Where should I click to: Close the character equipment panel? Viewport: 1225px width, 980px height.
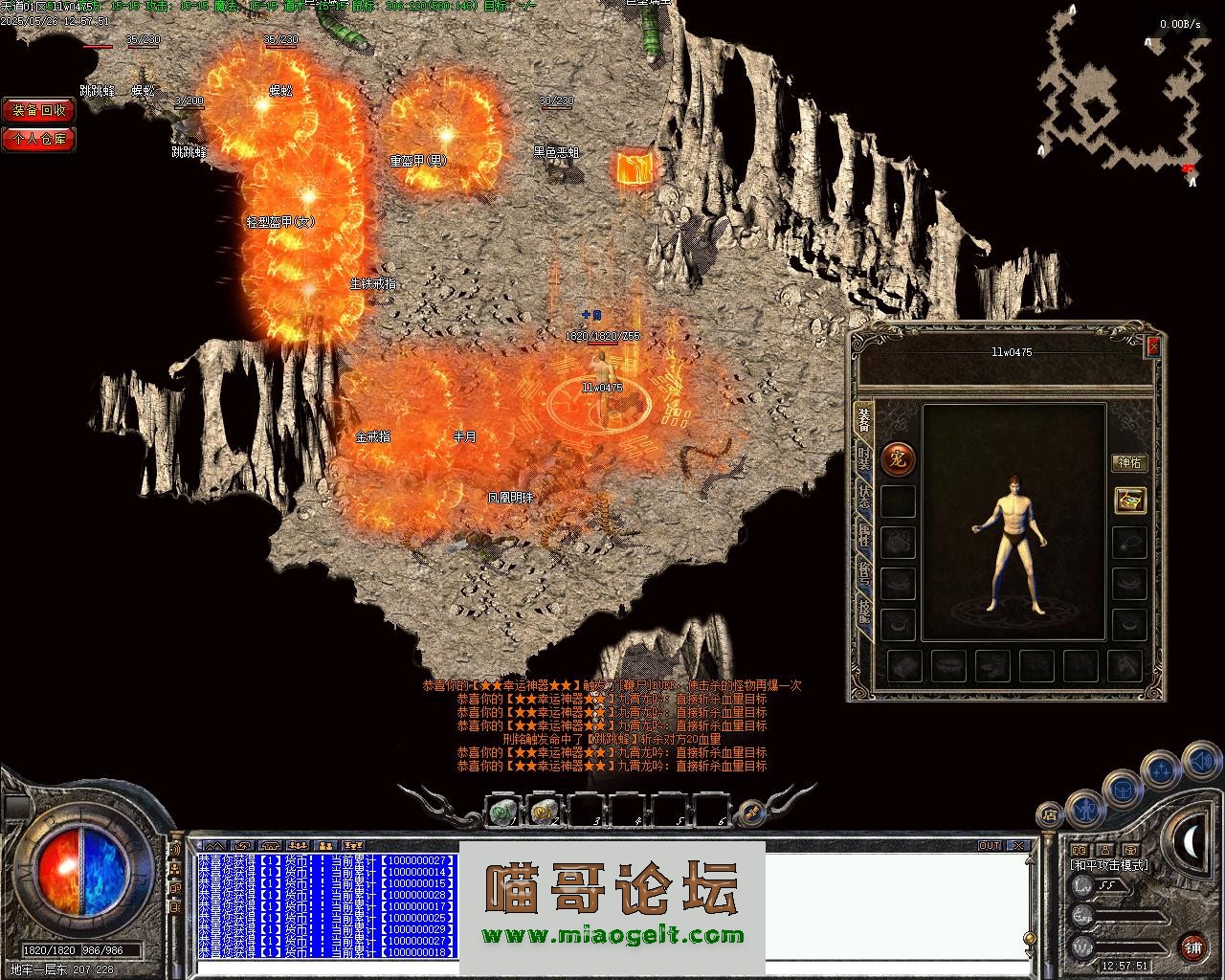click(1152, 346)
